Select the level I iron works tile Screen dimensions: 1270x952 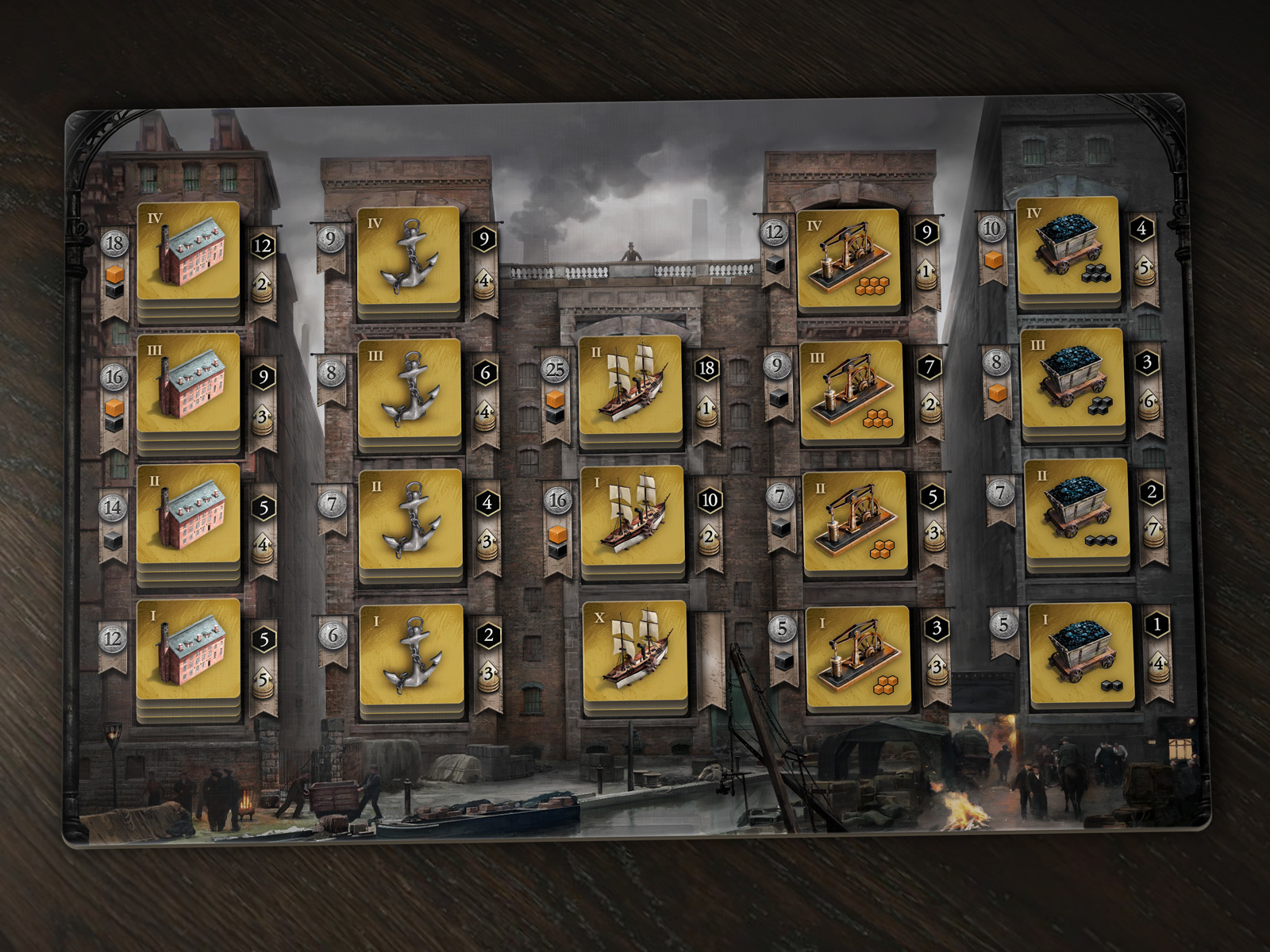(857, 656)
